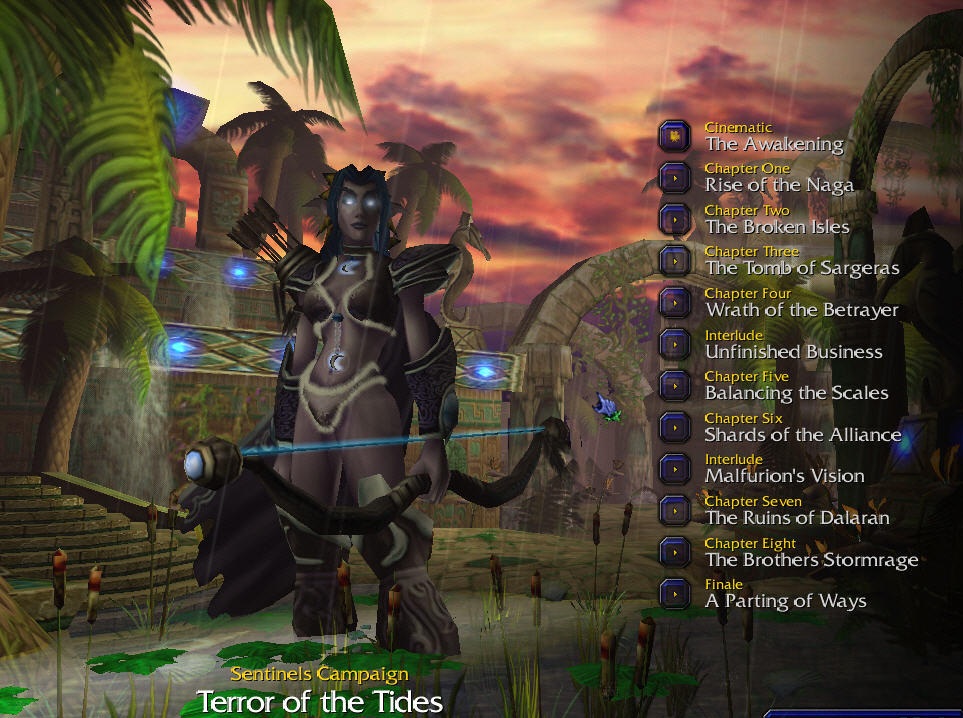Image resolution: width=963 pixels, height=718 pixels.
Task: Play The Awakening cinematic
Action: 675,136
